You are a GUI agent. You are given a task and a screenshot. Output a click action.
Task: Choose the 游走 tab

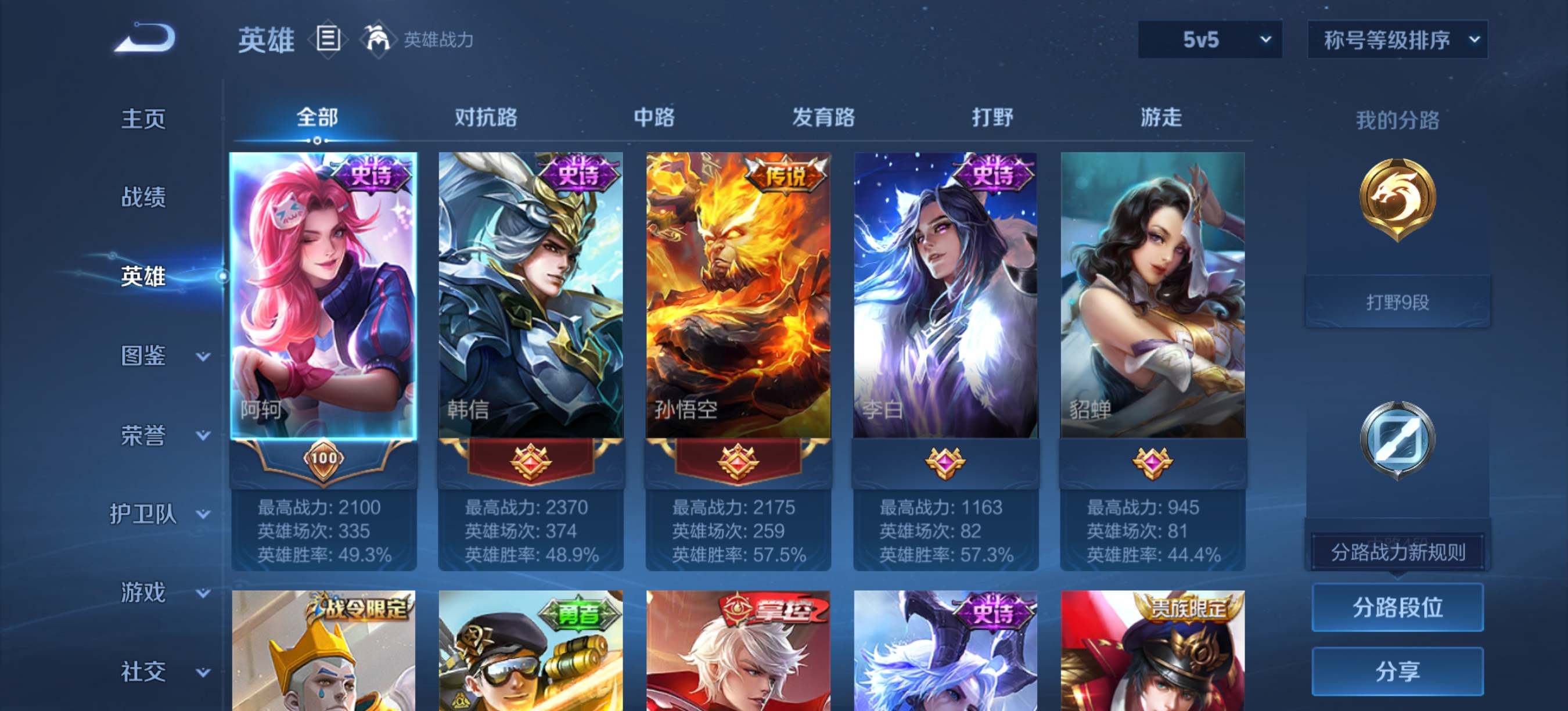click(x=1161, y=117)
